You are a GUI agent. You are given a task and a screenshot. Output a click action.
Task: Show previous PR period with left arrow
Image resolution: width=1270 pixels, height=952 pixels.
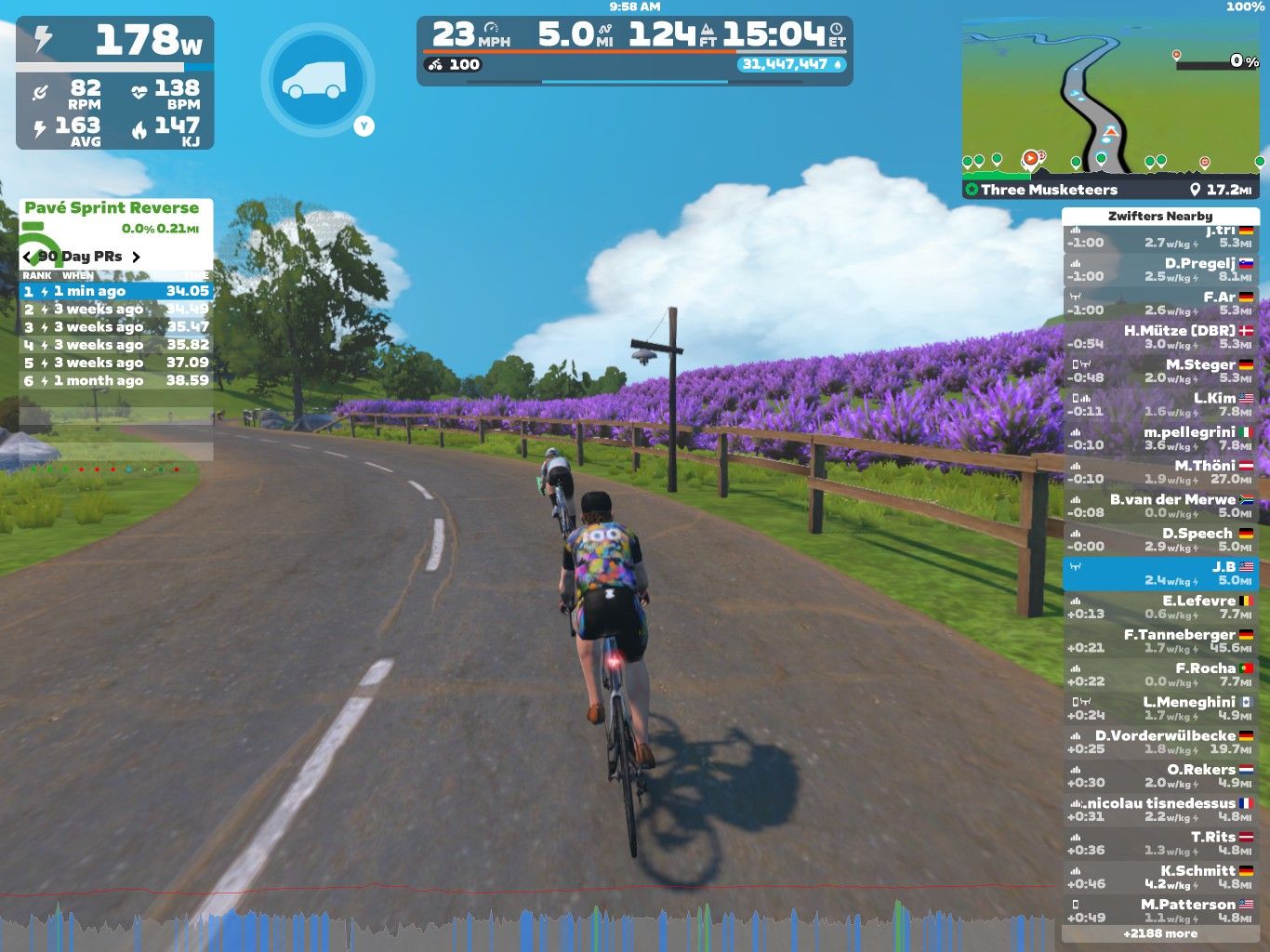(27, 257)
